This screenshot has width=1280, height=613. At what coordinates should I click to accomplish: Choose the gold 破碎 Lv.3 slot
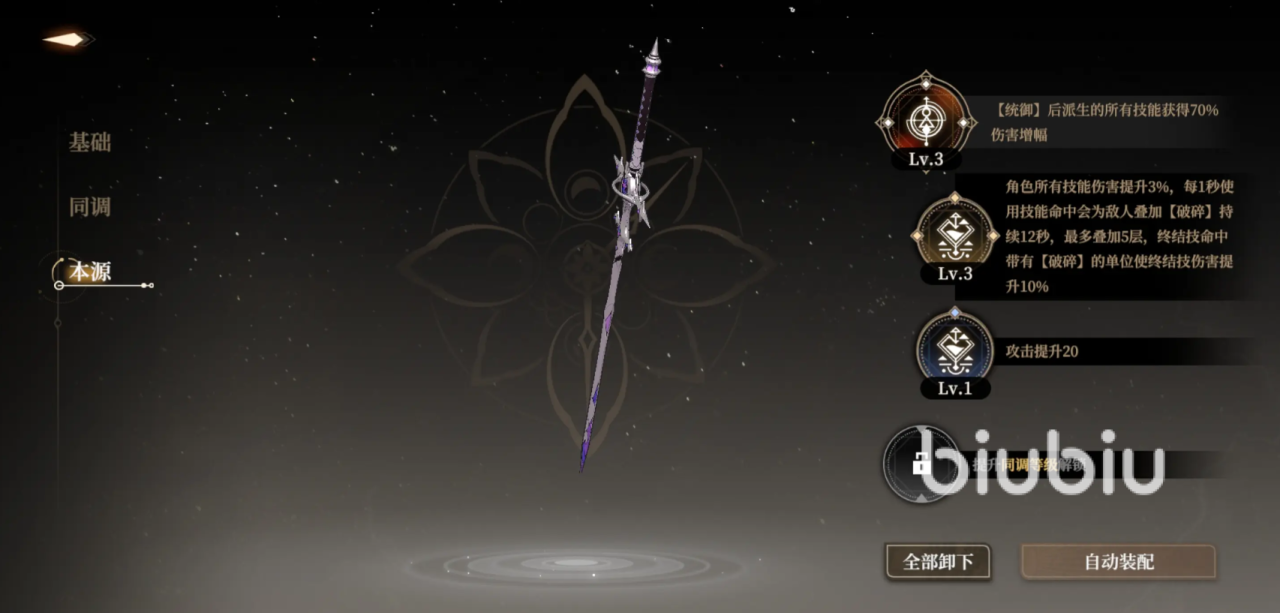[x=955, y=237]
